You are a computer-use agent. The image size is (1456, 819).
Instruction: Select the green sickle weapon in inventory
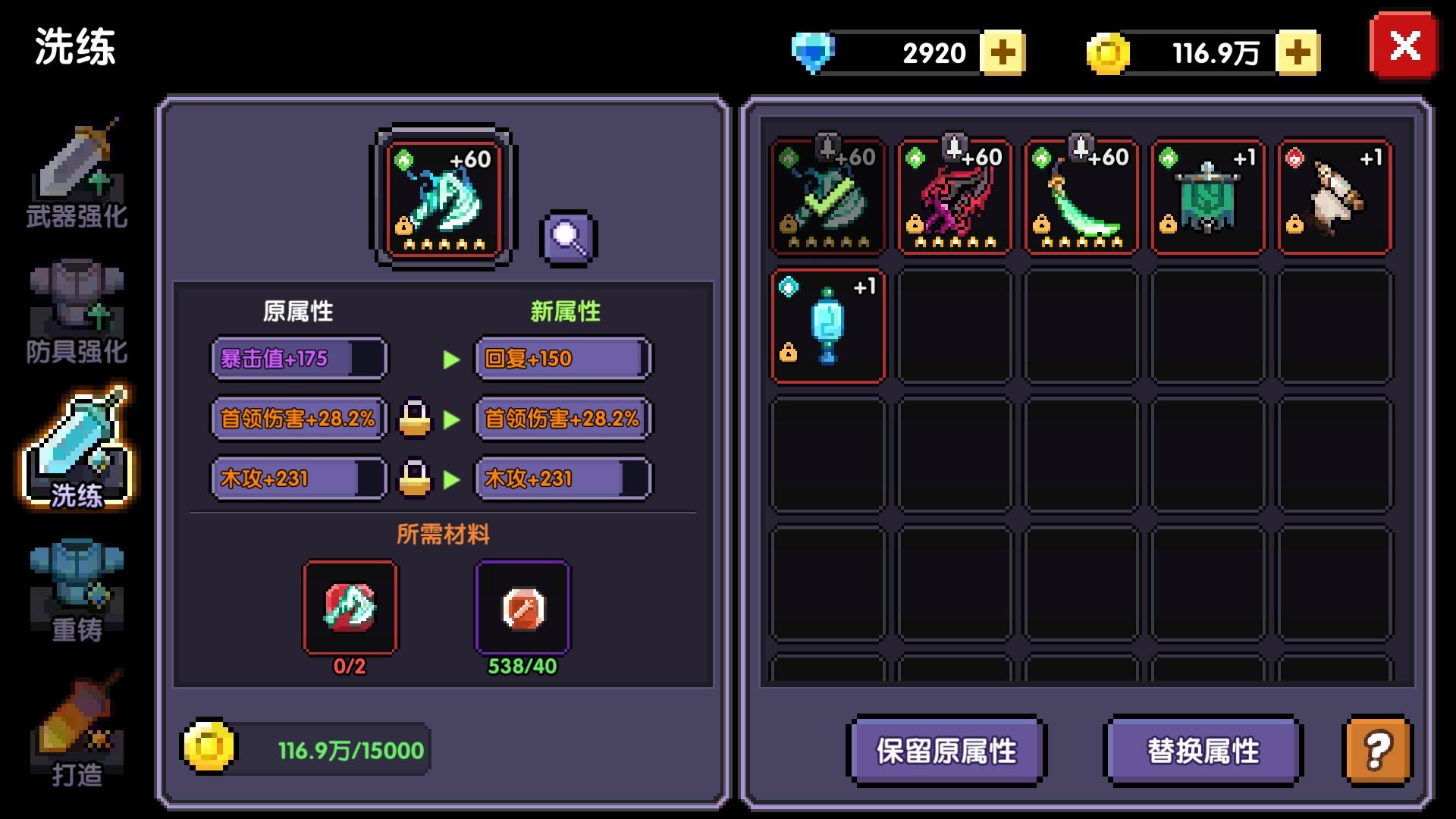tap(1081, 196)
